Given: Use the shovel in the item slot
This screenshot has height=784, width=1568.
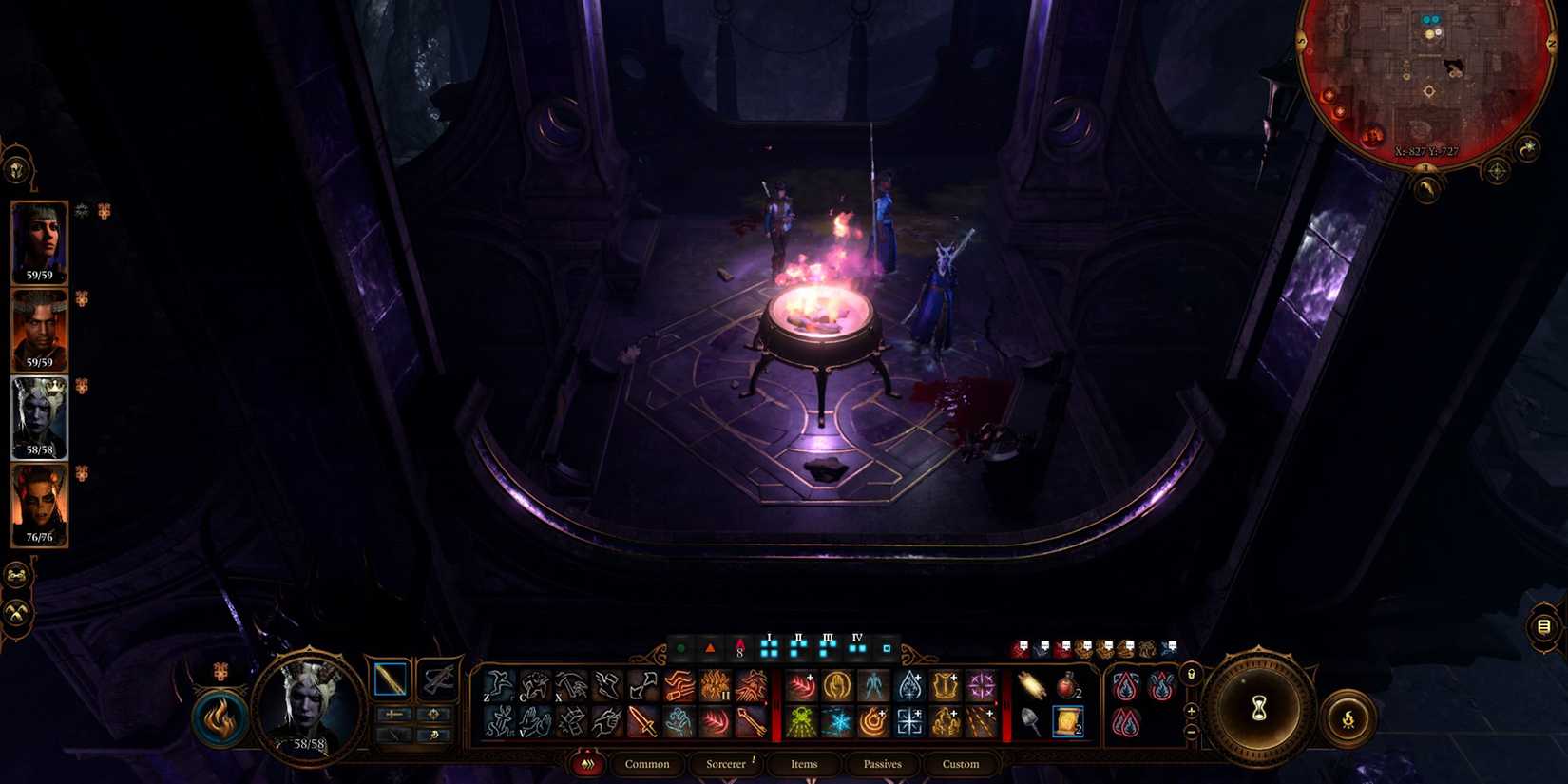Looking at the screenshot, I should pos(1031,721).
